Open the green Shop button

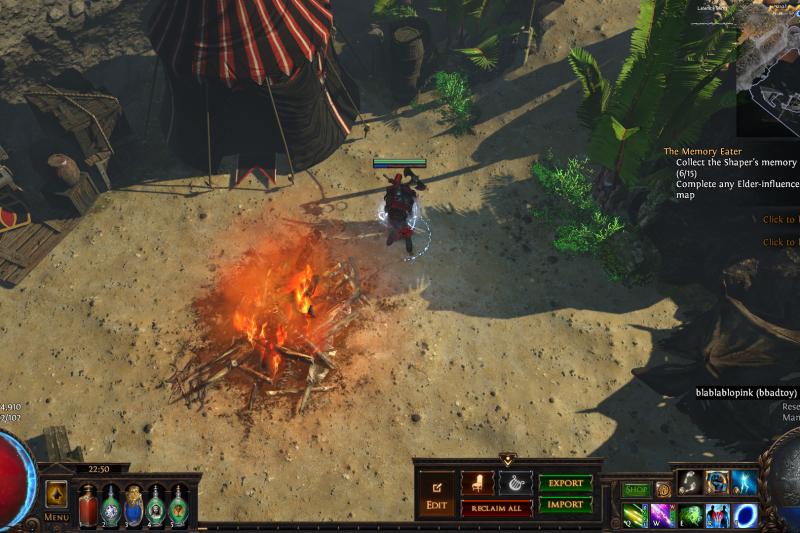[x=636, y=490]
